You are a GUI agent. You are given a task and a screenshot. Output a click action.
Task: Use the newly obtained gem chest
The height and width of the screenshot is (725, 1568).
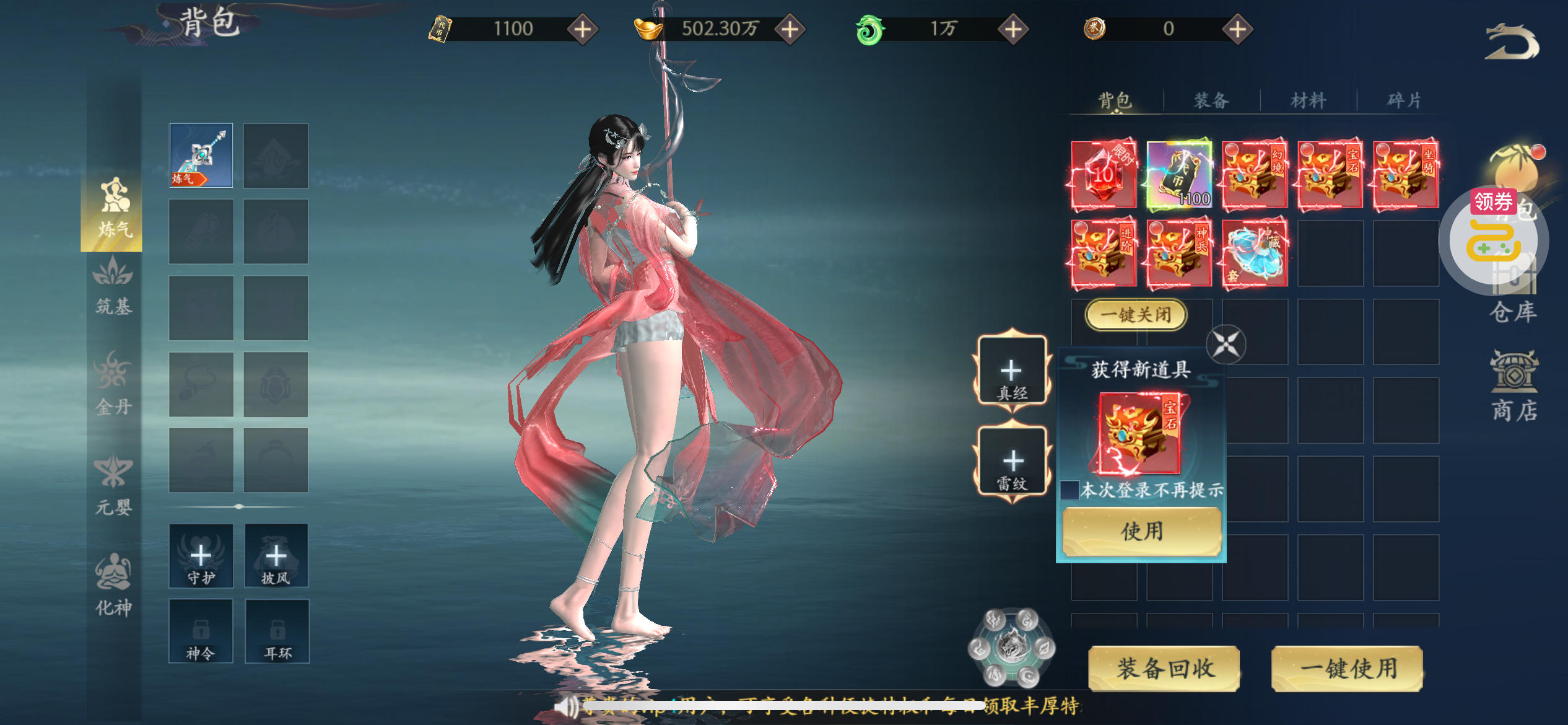(1141, 531)
